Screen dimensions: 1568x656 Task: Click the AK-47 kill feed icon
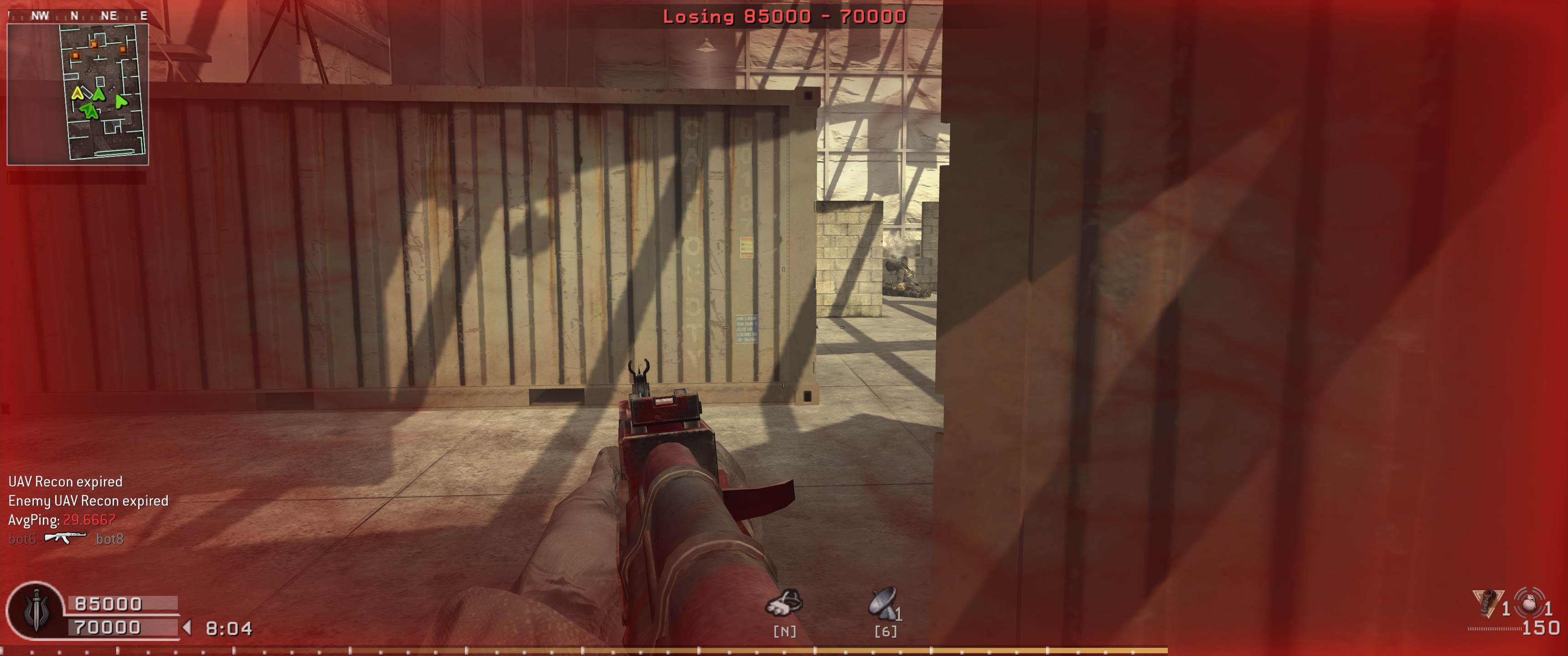65,538
